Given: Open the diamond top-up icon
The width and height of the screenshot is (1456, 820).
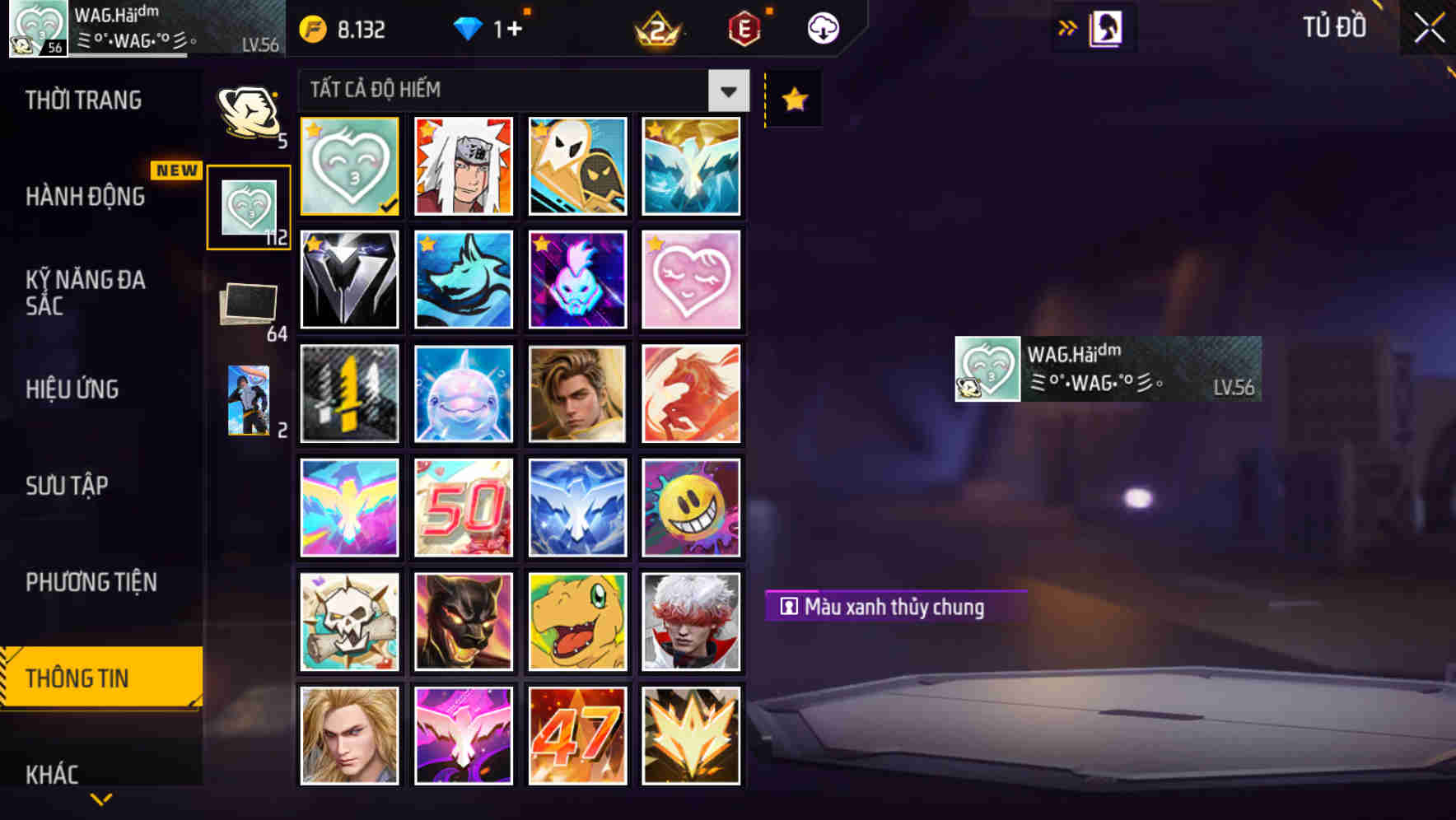Looking at the screenshot, I should tap(469, 27).
